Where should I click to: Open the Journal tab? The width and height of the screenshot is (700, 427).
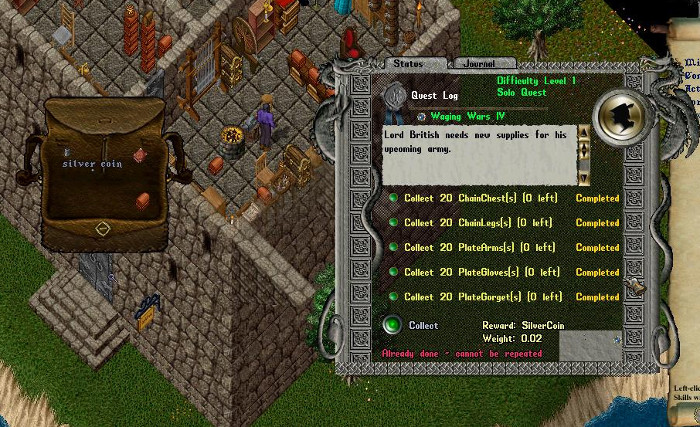pos(481,63)
